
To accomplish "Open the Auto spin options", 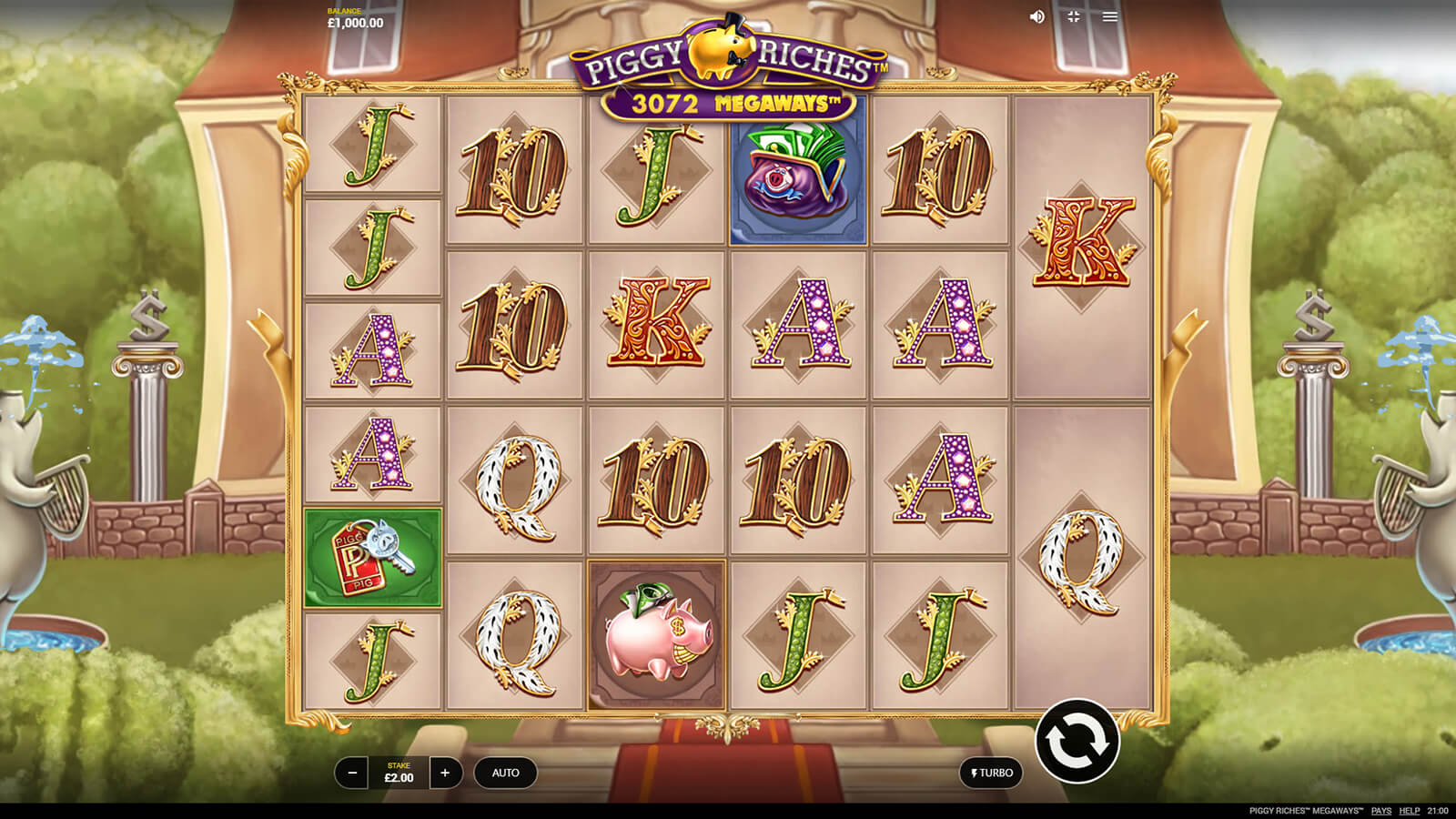I will click(x=505, y=773).
